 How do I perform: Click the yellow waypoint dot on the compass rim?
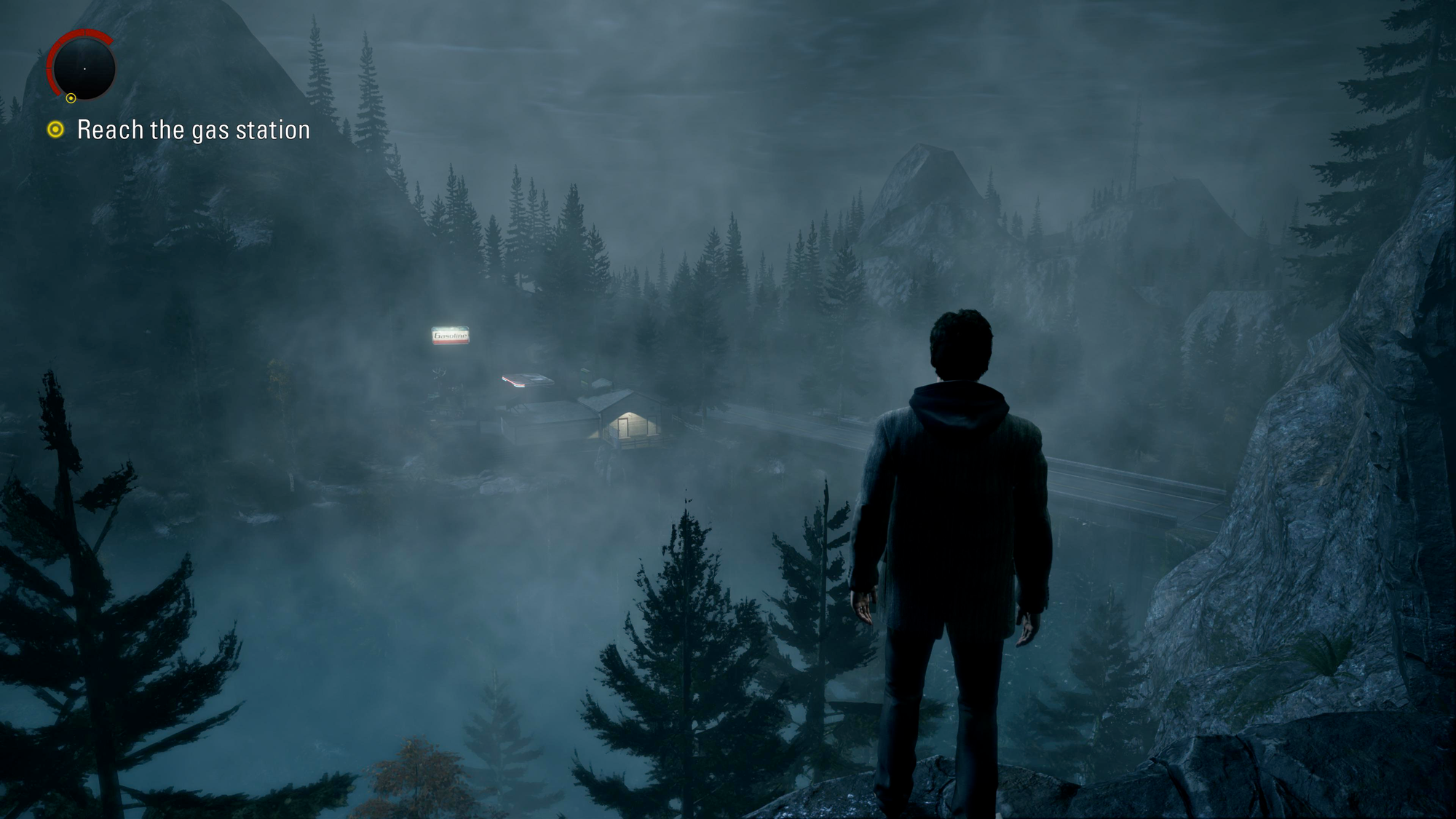point(71,98)
